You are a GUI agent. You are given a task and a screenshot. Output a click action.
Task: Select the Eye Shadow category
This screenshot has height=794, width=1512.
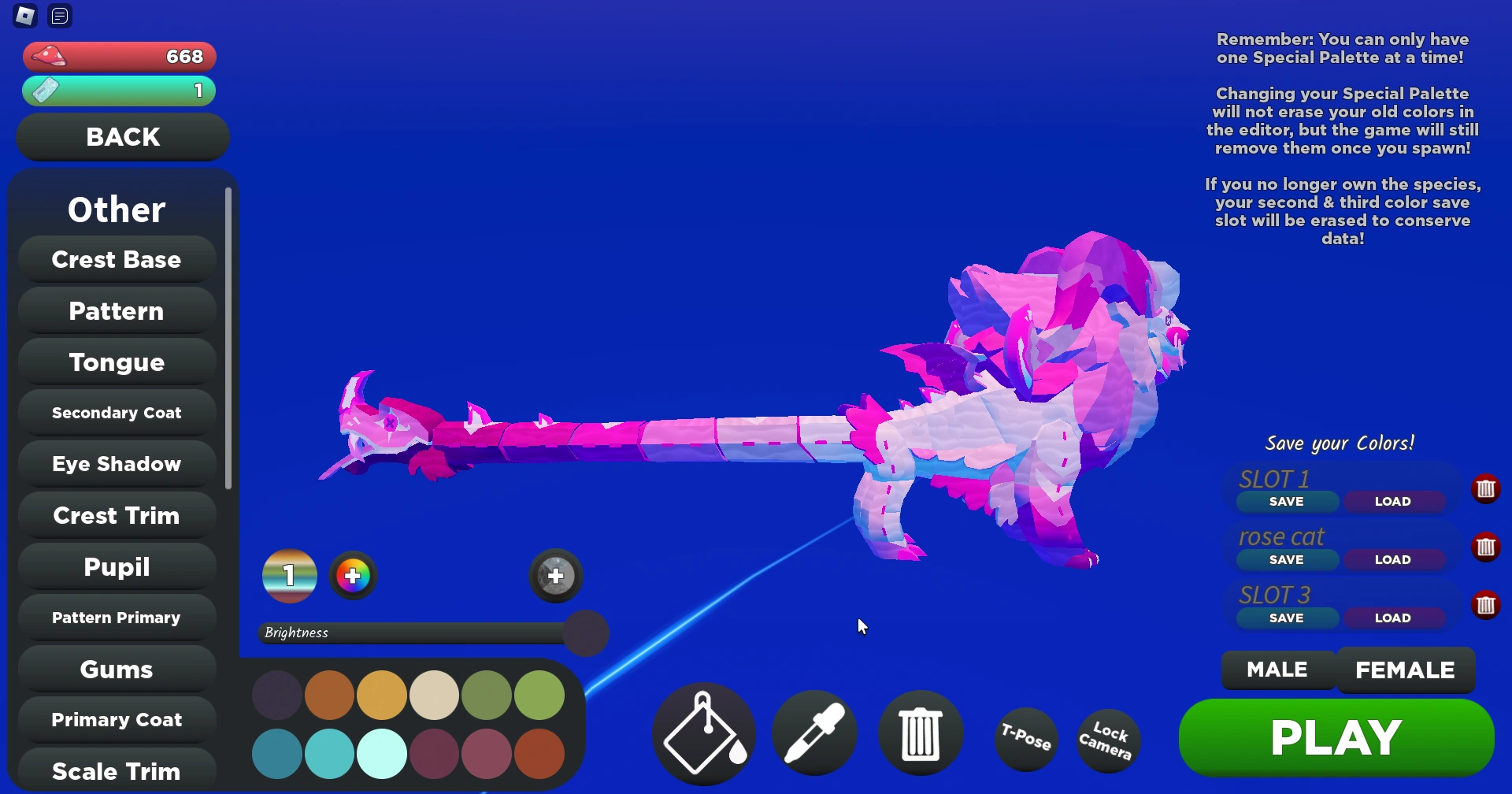116,463
